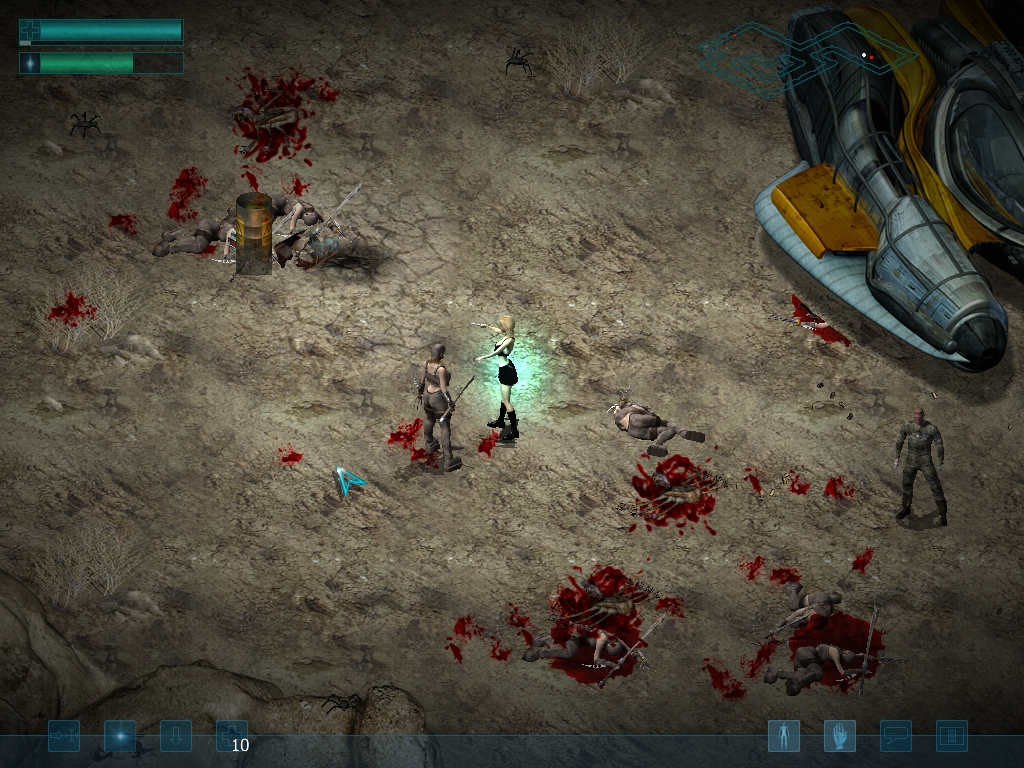
Task: Click the open hand icon
Action: tap(839, 737)
